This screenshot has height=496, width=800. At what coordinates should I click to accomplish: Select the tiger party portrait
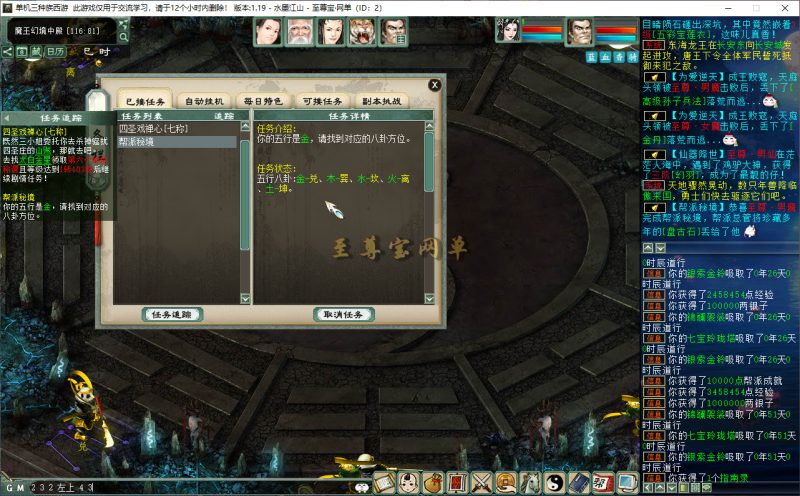click(361, 32)
